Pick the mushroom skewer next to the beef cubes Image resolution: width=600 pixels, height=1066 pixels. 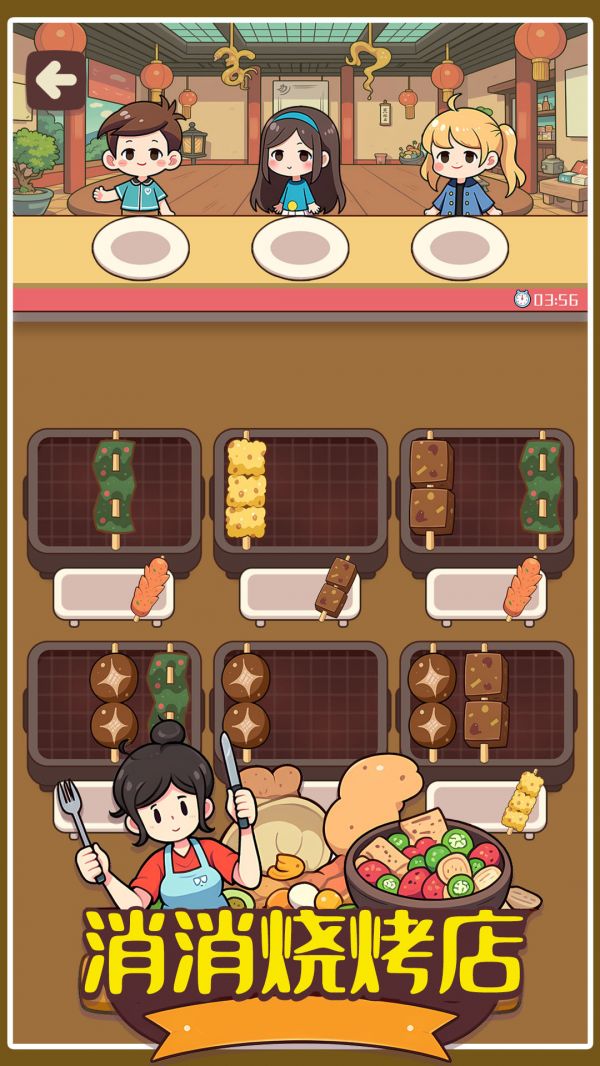point(431,698)
